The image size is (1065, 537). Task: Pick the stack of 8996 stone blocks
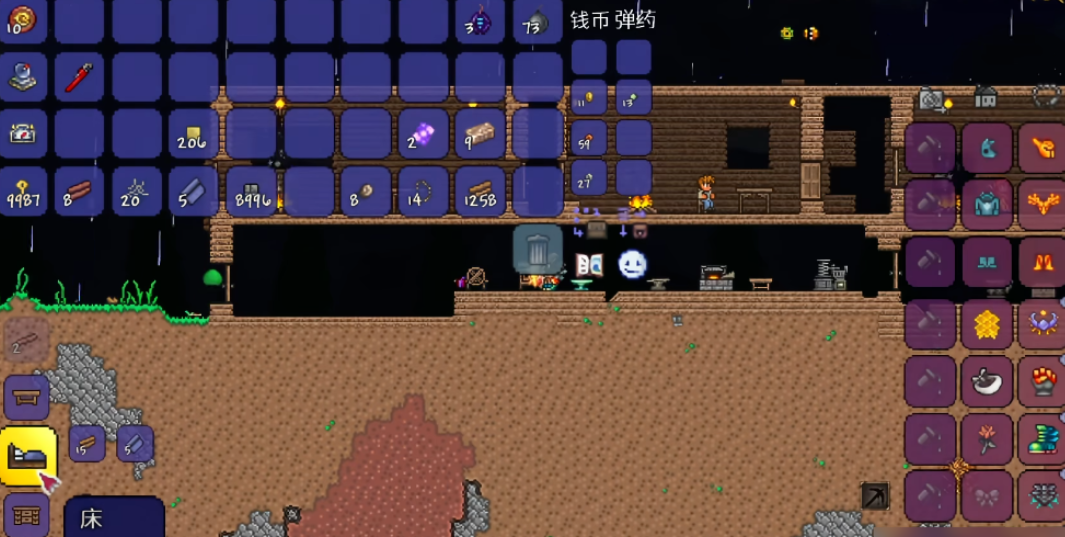pos(251,191)
